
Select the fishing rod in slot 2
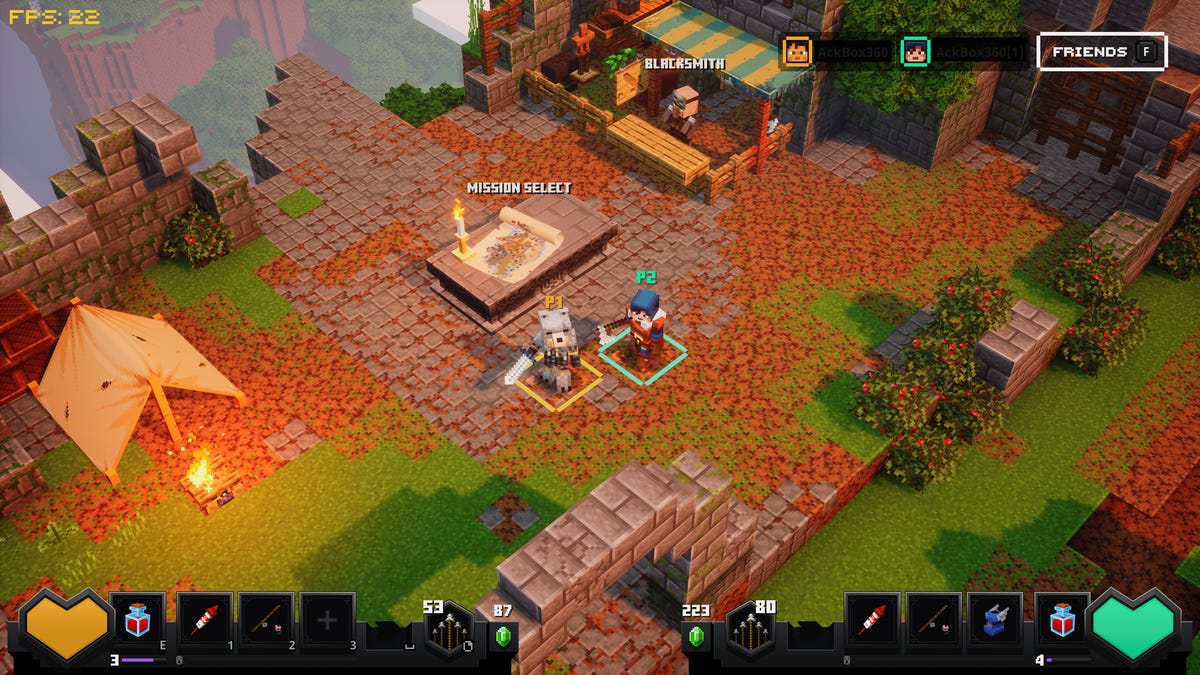[266, 621]
